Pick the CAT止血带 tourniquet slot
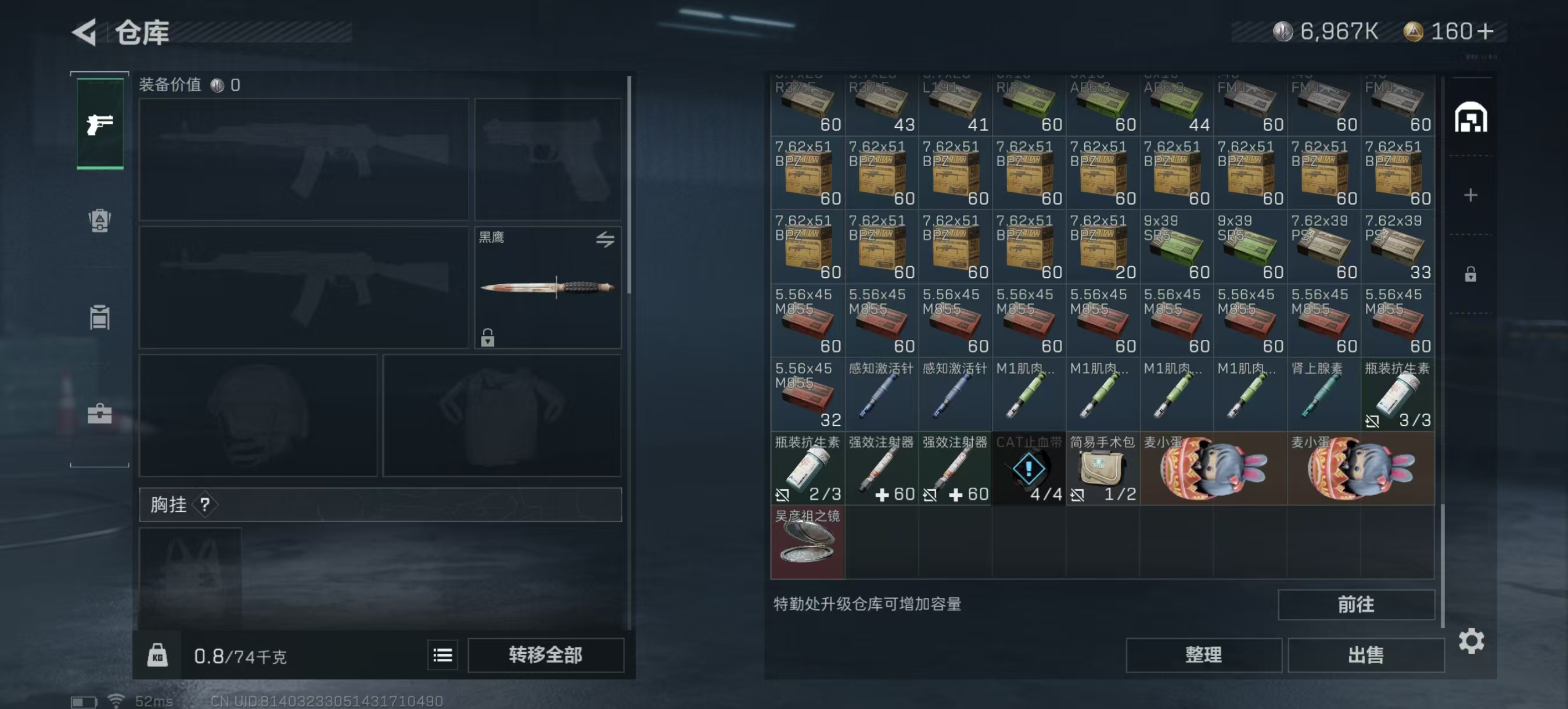Screen dimensions: 1568x709 click(1028, 468)
